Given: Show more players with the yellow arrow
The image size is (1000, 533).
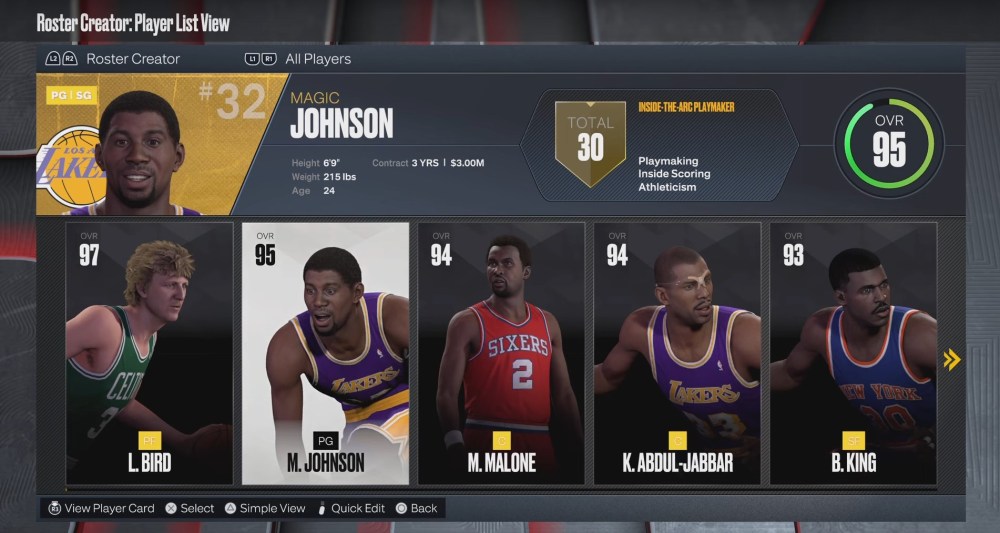Looking at the screenshot, I should click(952, 359).
